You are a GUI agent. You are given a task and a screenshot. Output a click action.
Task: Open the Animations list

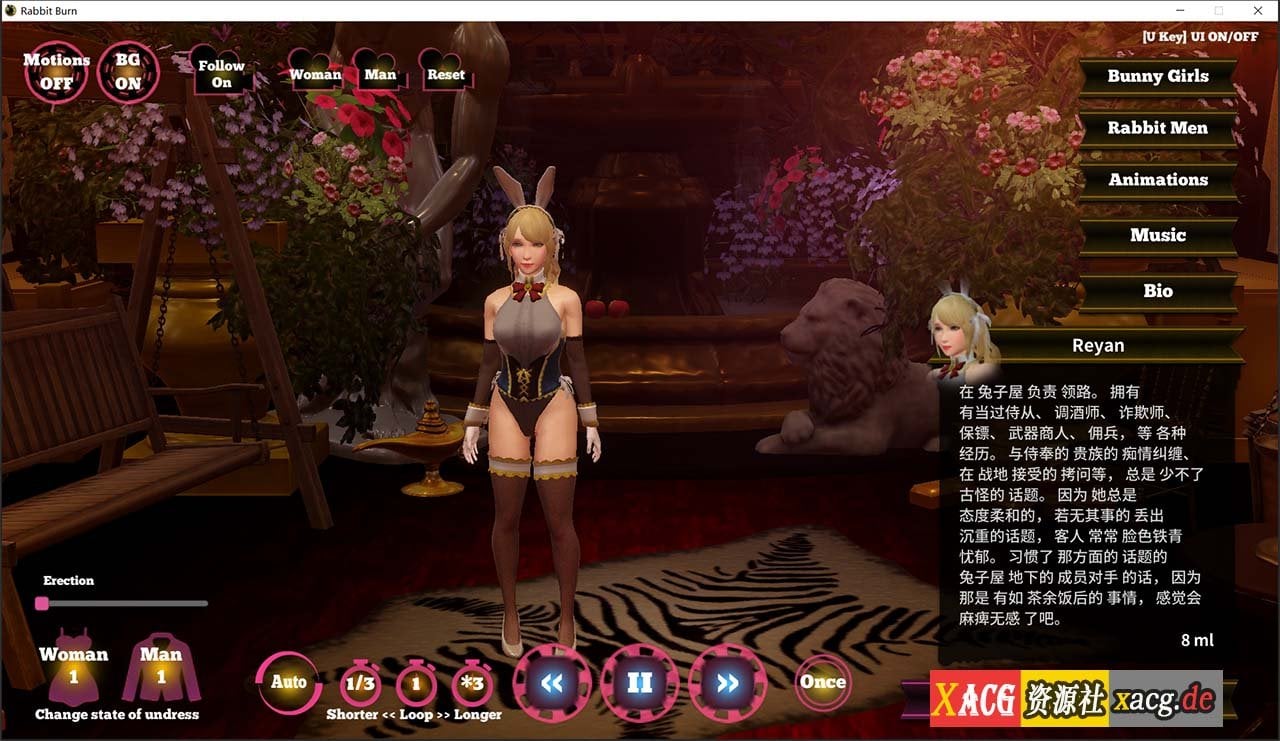[1158, 179]
